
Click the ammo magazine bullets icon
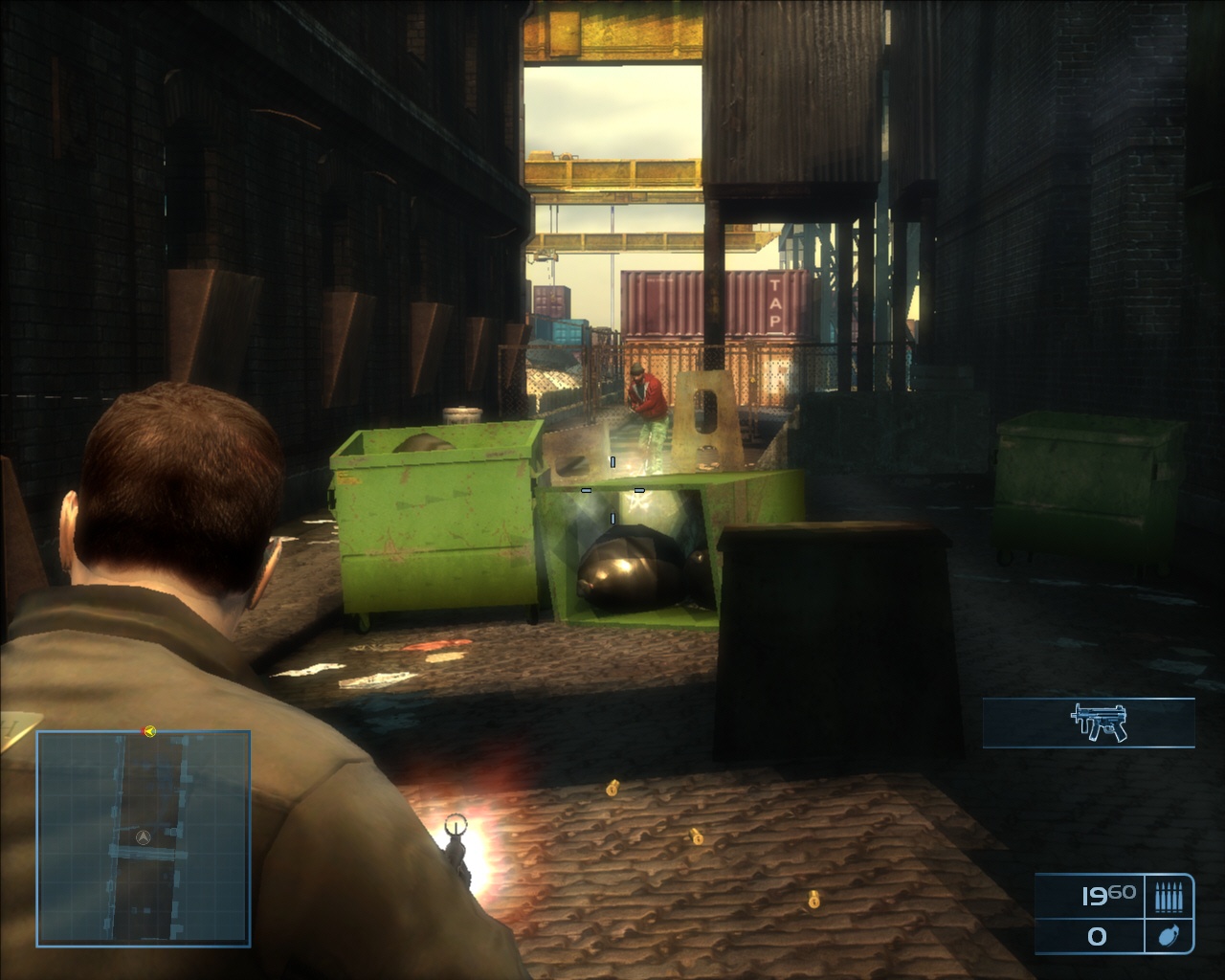click(x=1169, y=897)
